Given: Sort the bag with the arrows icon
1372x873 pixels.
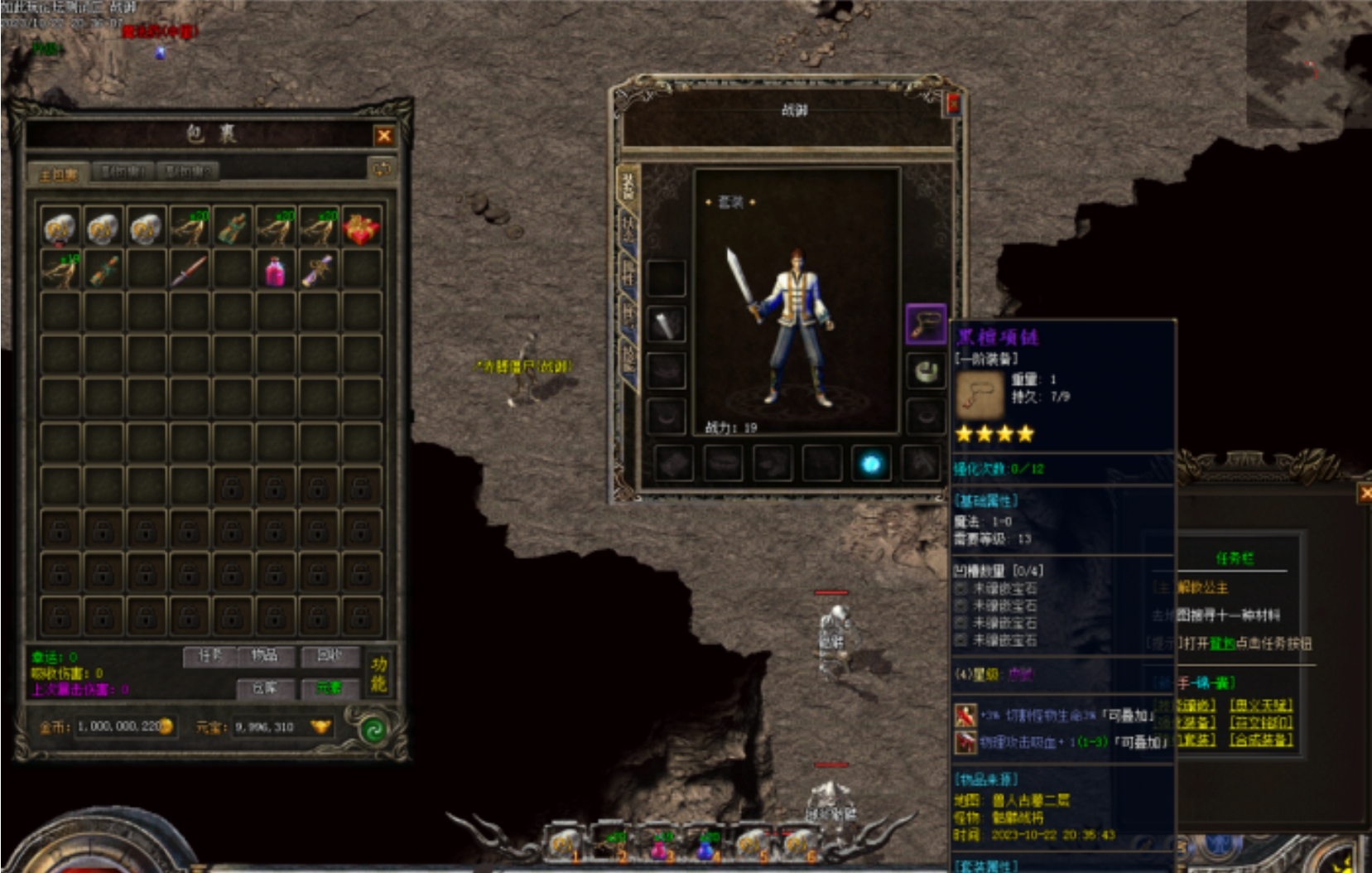Looking at the screenshot, I should point(382,169).
